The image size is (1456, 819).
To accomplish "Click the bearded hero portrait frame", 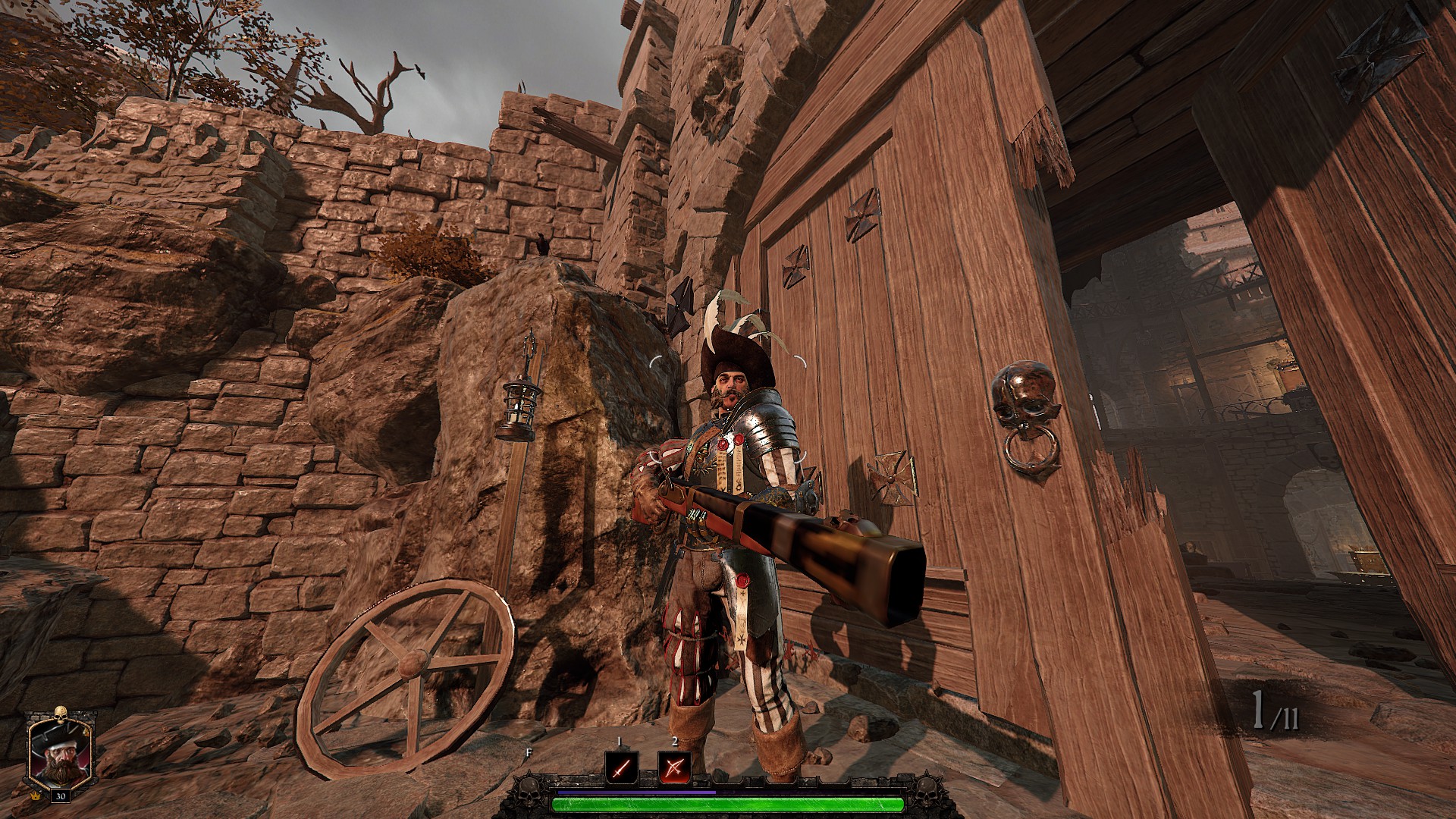I will point(59,752).
